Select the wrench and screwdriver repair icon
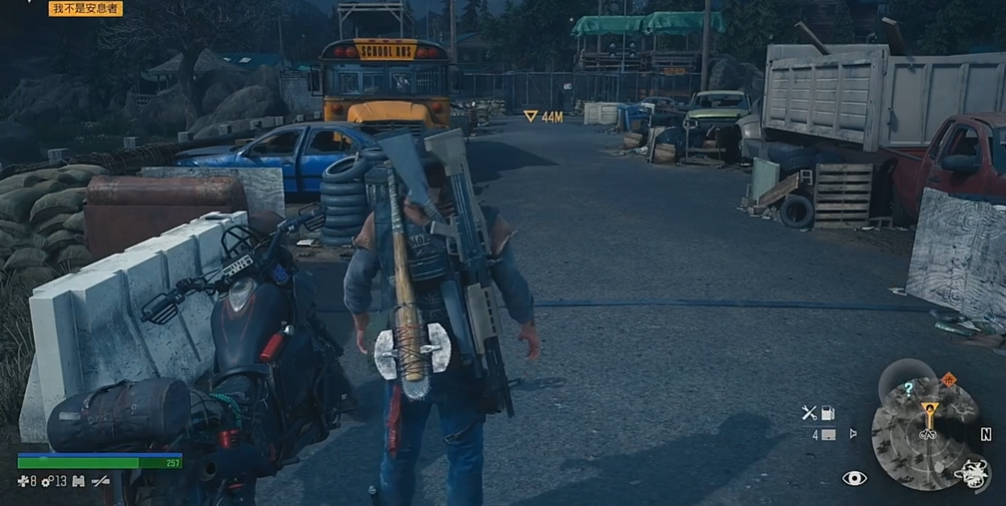Image resolution: width=1006 pixels, height=506 pixels. [809, 412]
